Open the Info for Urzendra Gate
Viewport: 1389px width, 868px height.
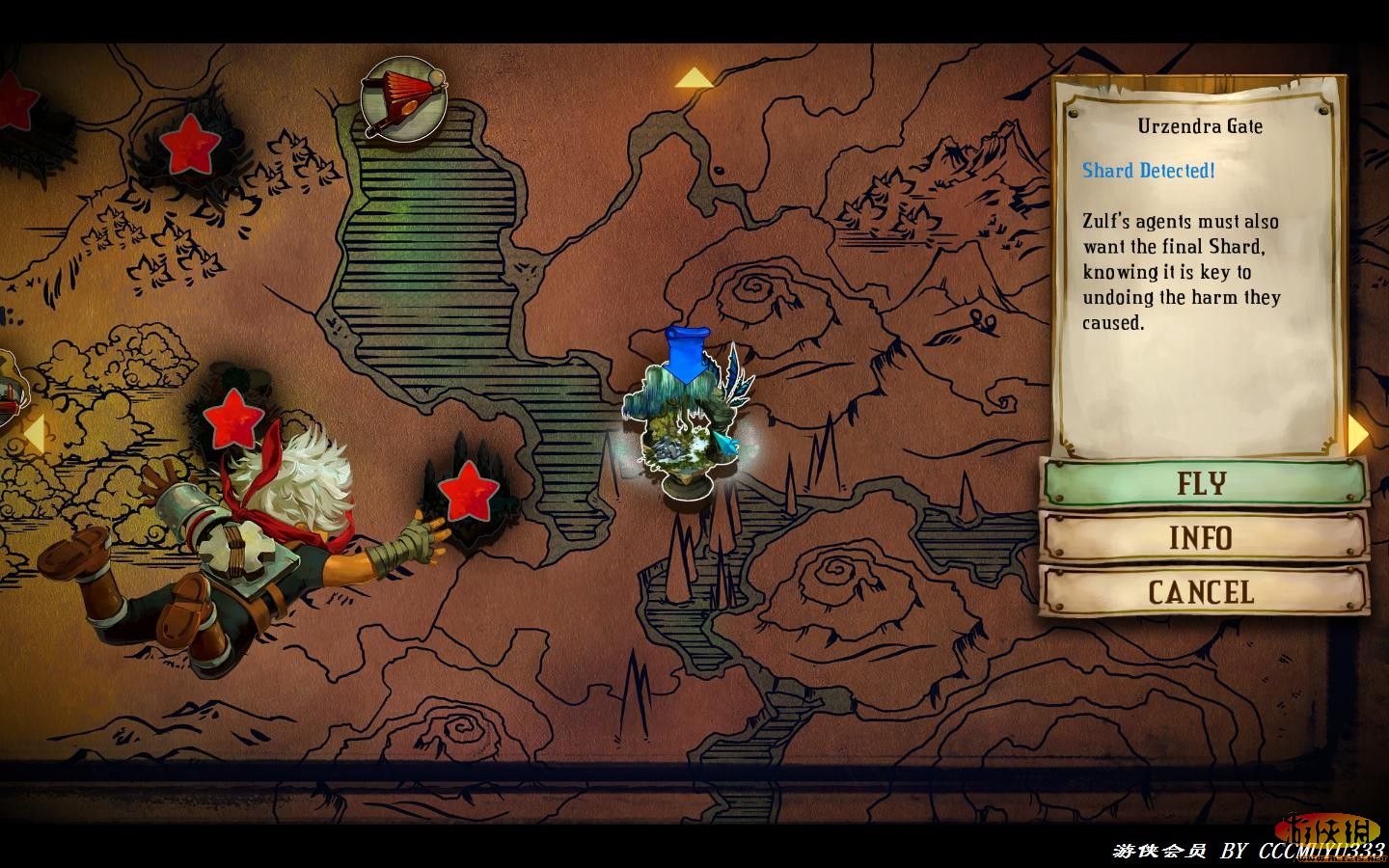pyautogui.click(x=1202, y=537)
